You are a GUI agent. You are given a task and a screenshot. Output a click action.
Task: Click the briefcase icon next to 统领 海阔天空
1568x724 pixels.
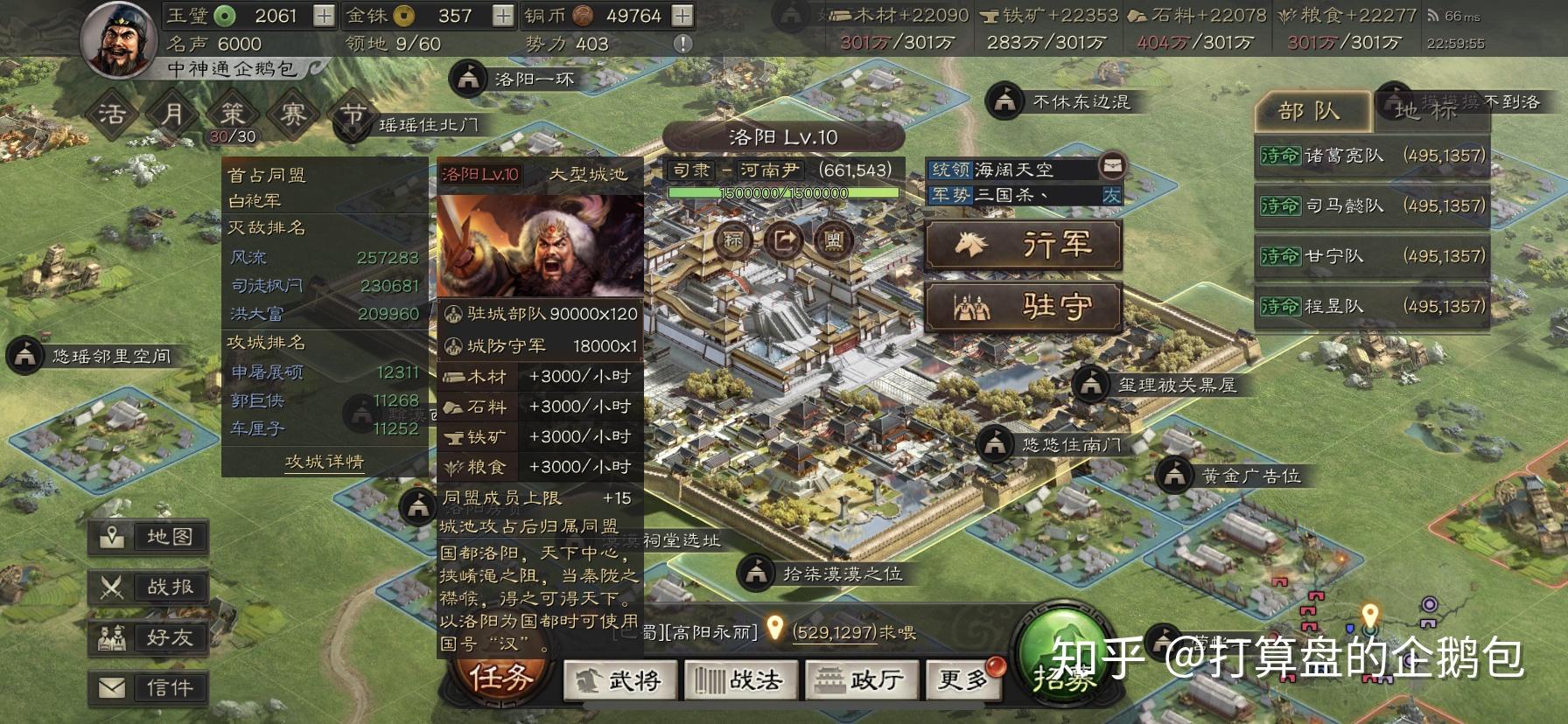coord(1115,168)
